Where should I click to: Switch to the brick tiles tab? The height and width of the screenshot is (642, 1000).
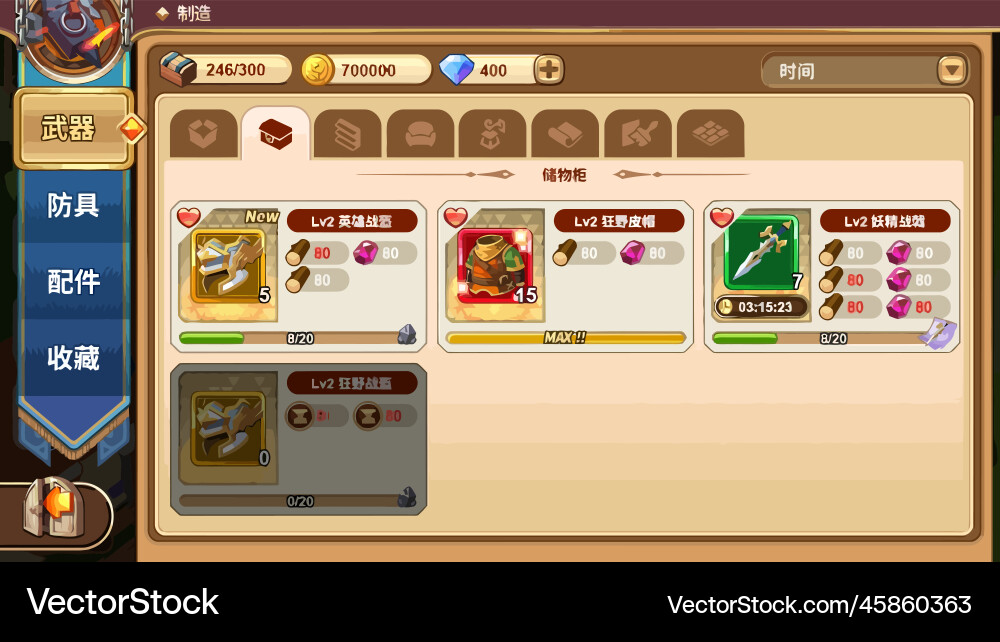click(710, 134)
